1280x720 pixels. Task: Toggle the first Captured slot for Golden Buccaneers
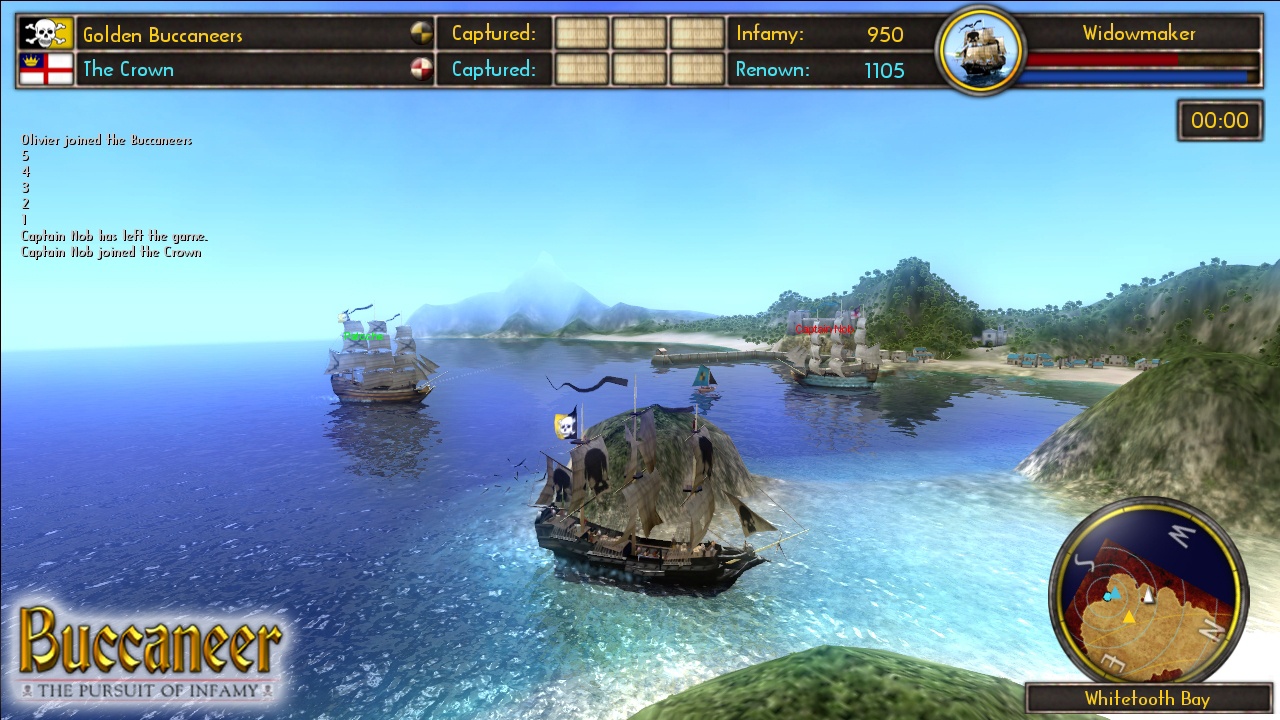point(581,33)
